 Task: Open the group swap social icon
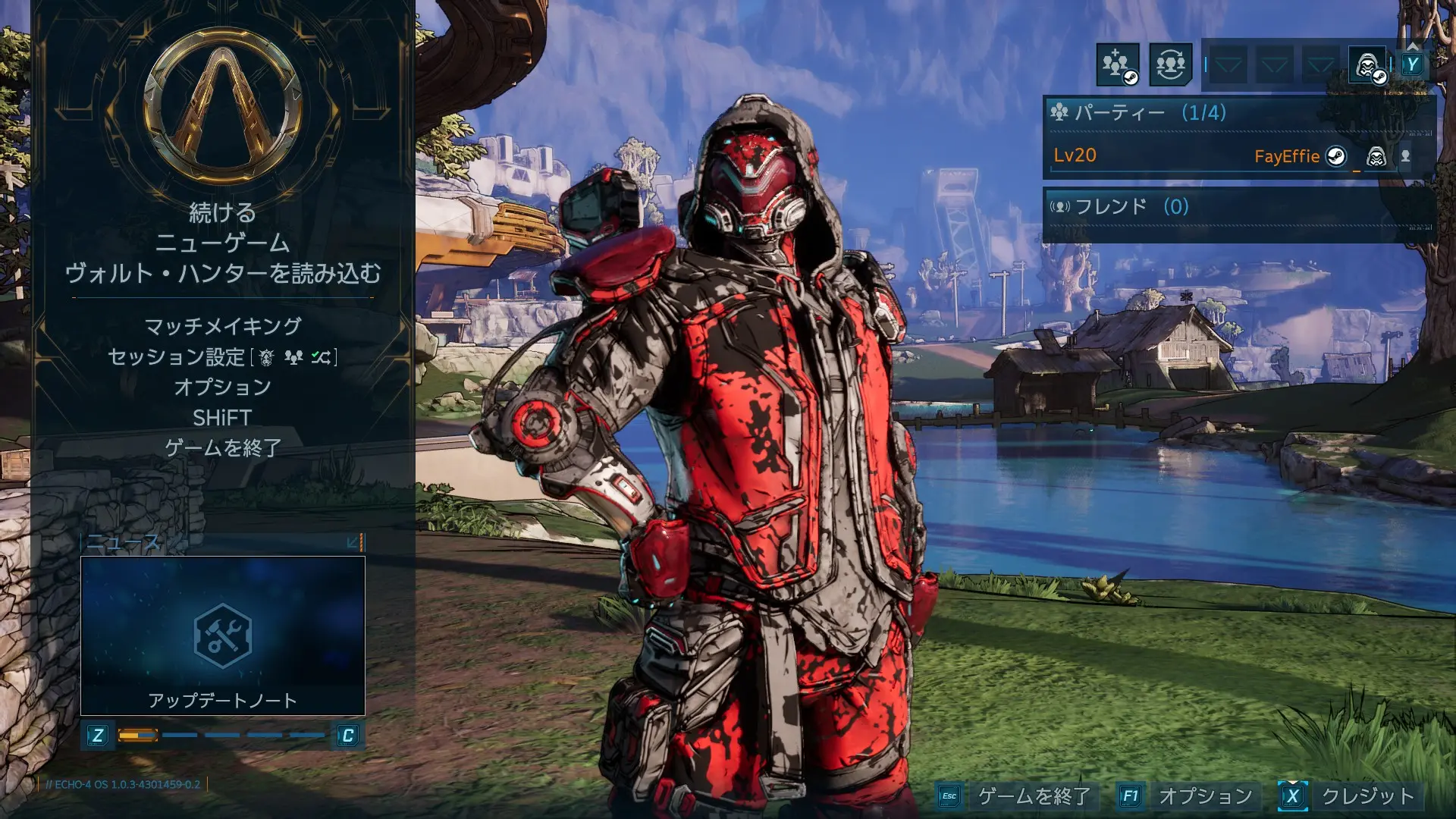tap(1170, 64)
